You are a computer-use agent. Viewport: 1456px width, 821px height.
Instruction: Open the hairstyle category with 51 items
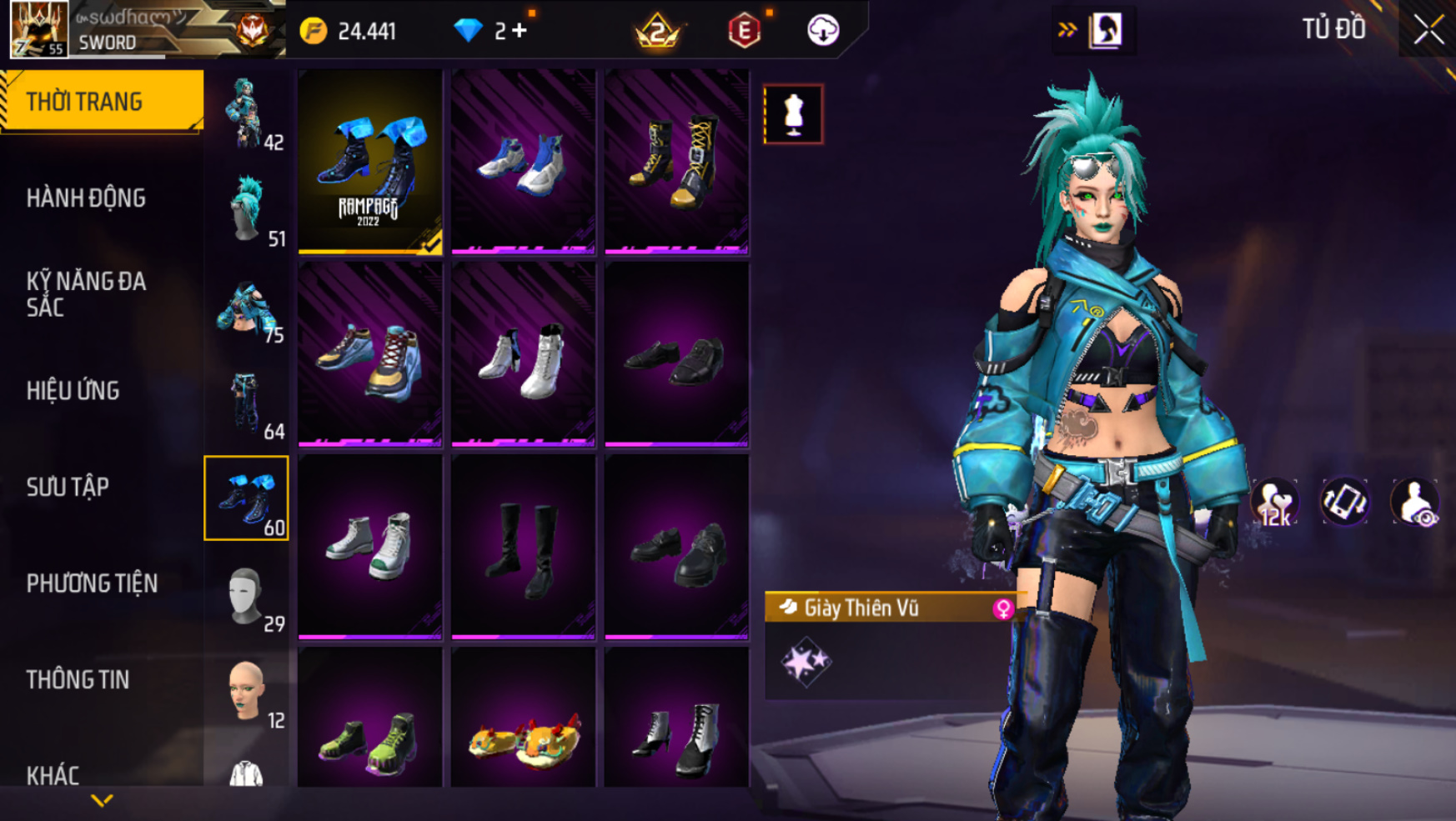pyautogui.click(x=247, y=210)
